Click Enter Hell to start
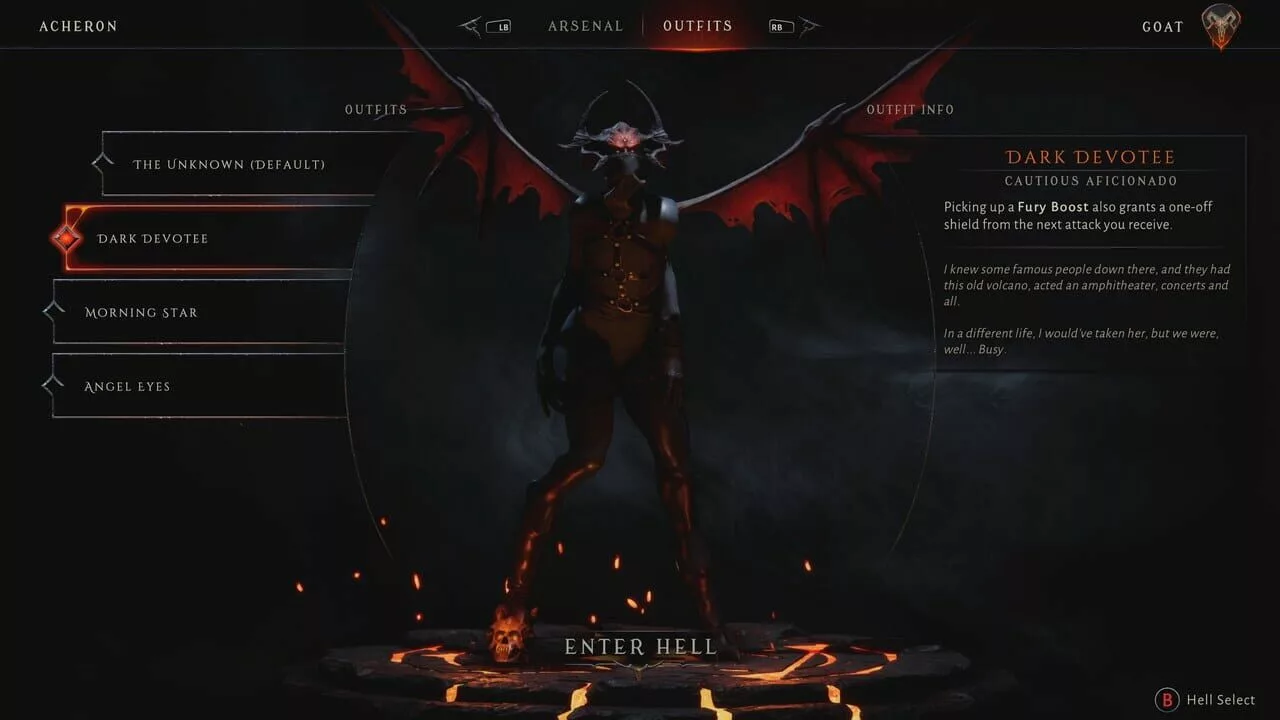The image size is (1280, 720). pyautogui.click(x=640, y=647)
